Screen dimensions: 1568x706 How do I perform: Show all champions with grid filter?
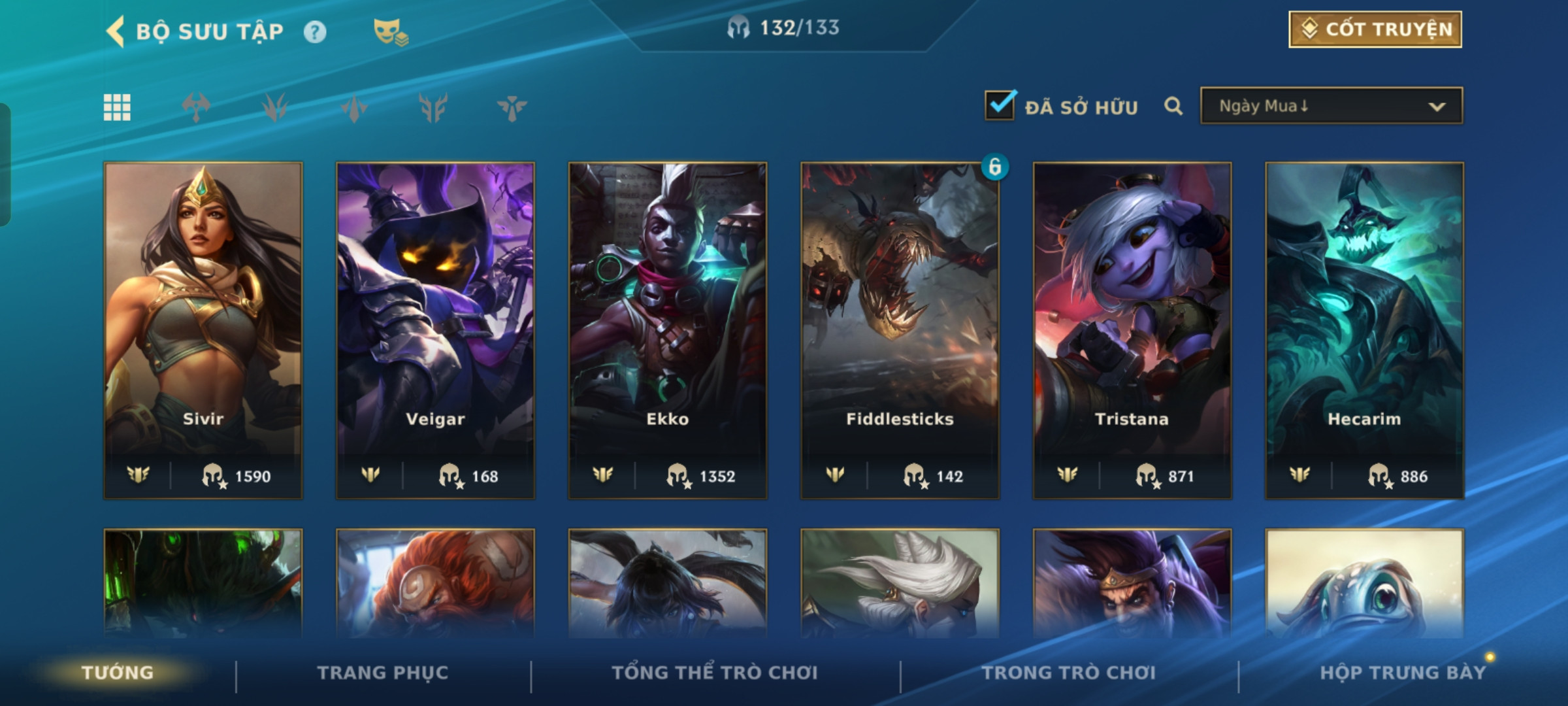pos(117,107)
